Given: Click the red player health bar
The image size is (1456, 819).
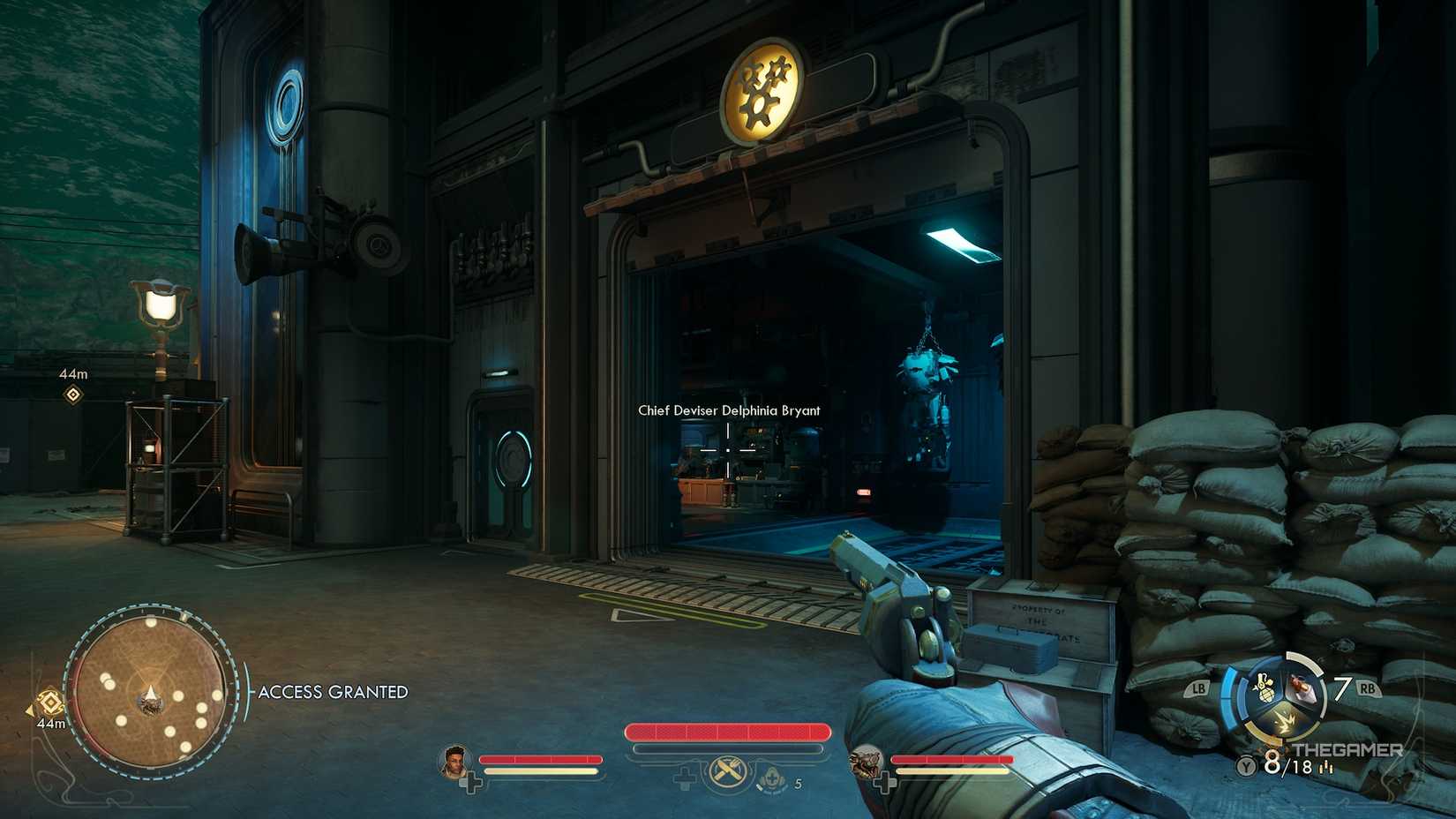Looking at the screenshot, I should 728,733.
